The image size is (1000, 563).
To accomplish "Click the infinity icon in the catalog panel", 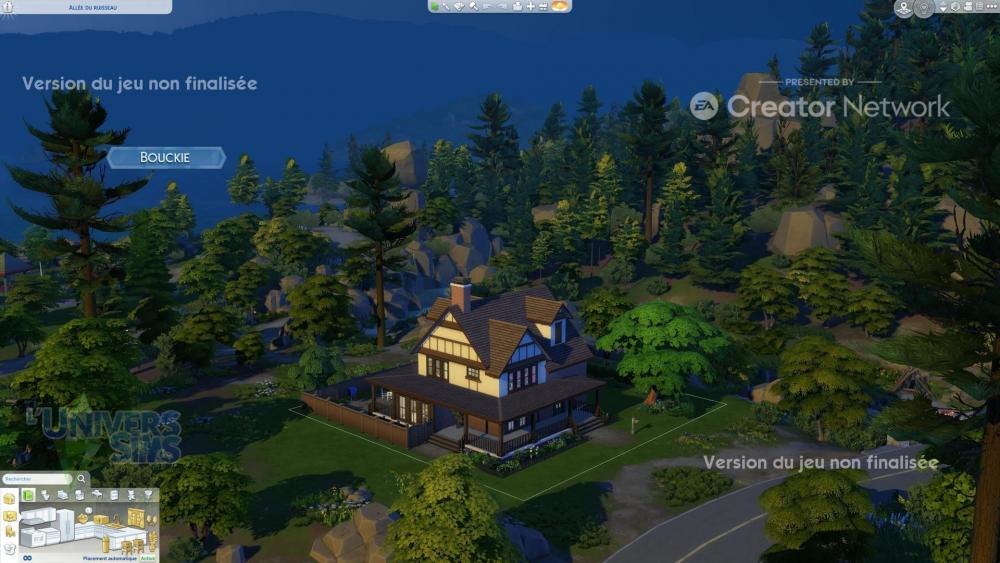I will click(27, 557).
